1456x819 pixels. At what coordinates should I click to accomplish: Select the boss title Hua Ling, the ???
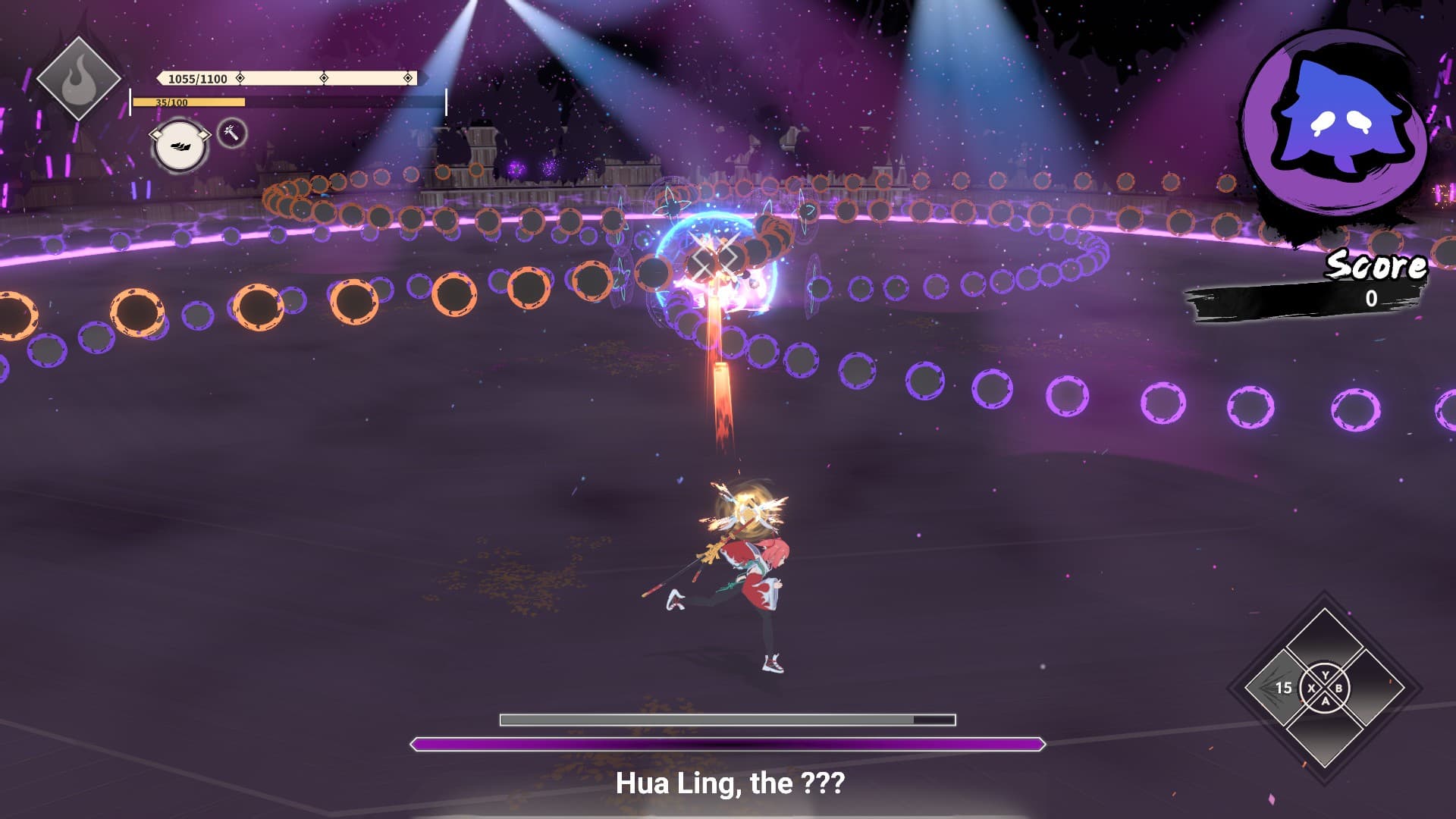click(x=730, y=786)
